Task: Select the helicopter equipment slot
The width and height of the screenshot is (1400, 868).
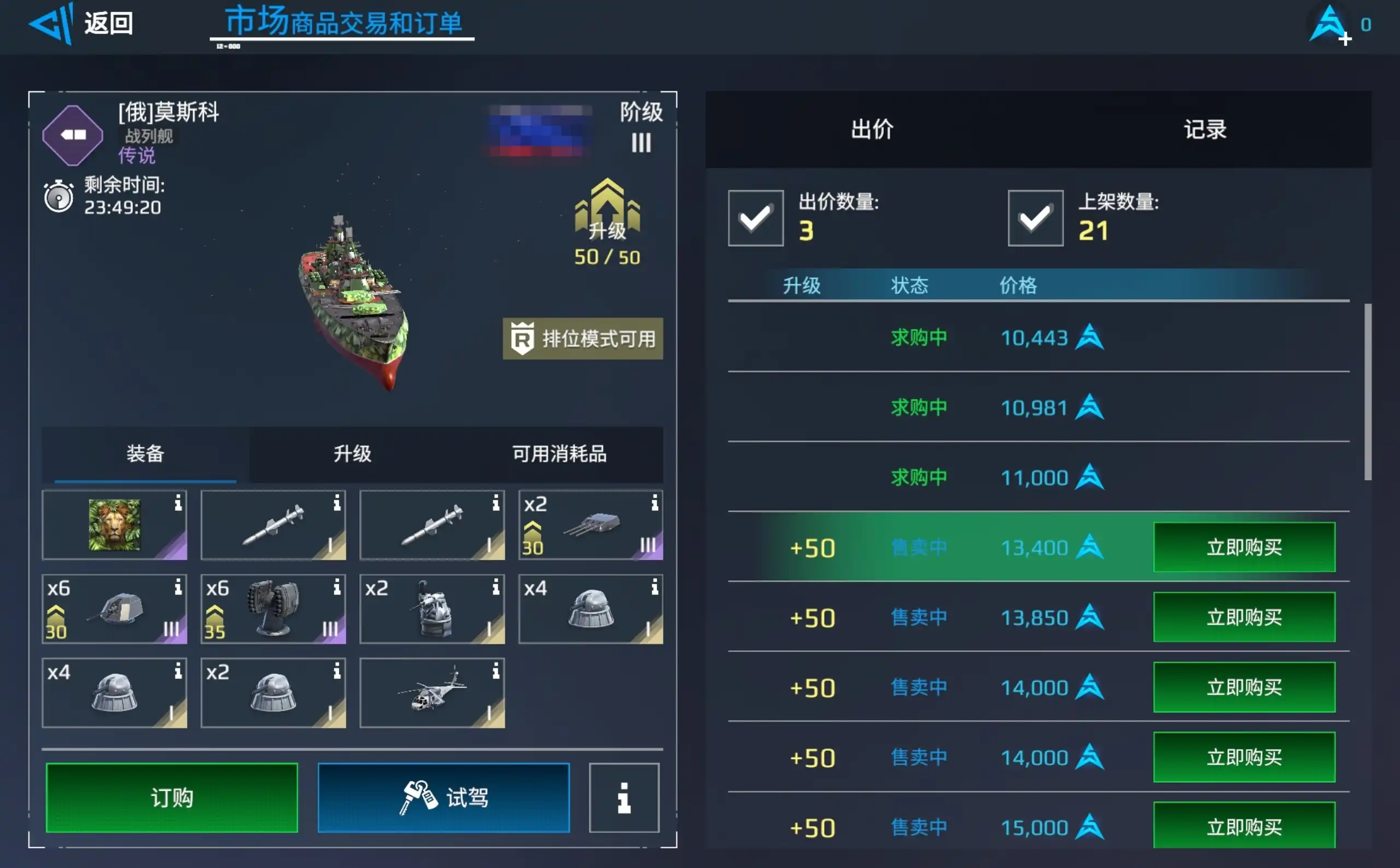Action: pyautogui.click(x=431, y=693)
